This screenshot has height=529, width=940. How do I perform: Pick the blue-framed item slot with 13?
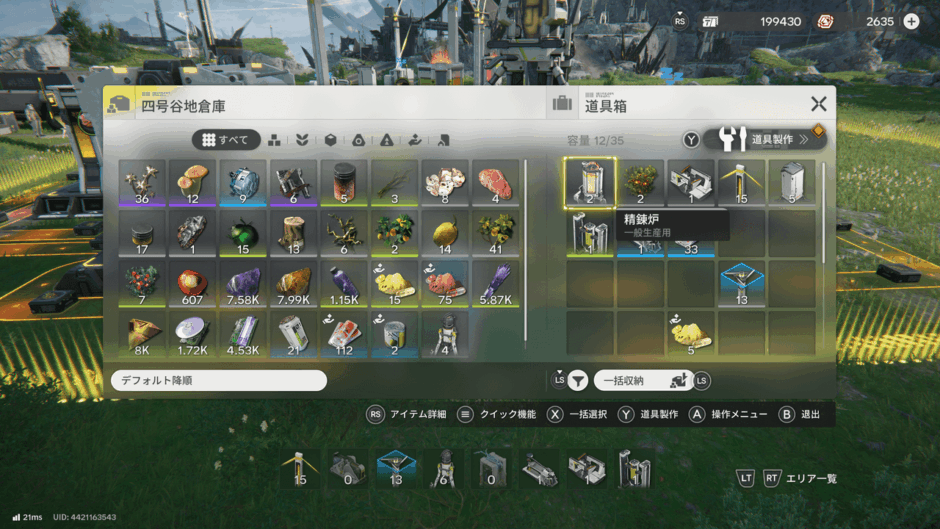742,285
